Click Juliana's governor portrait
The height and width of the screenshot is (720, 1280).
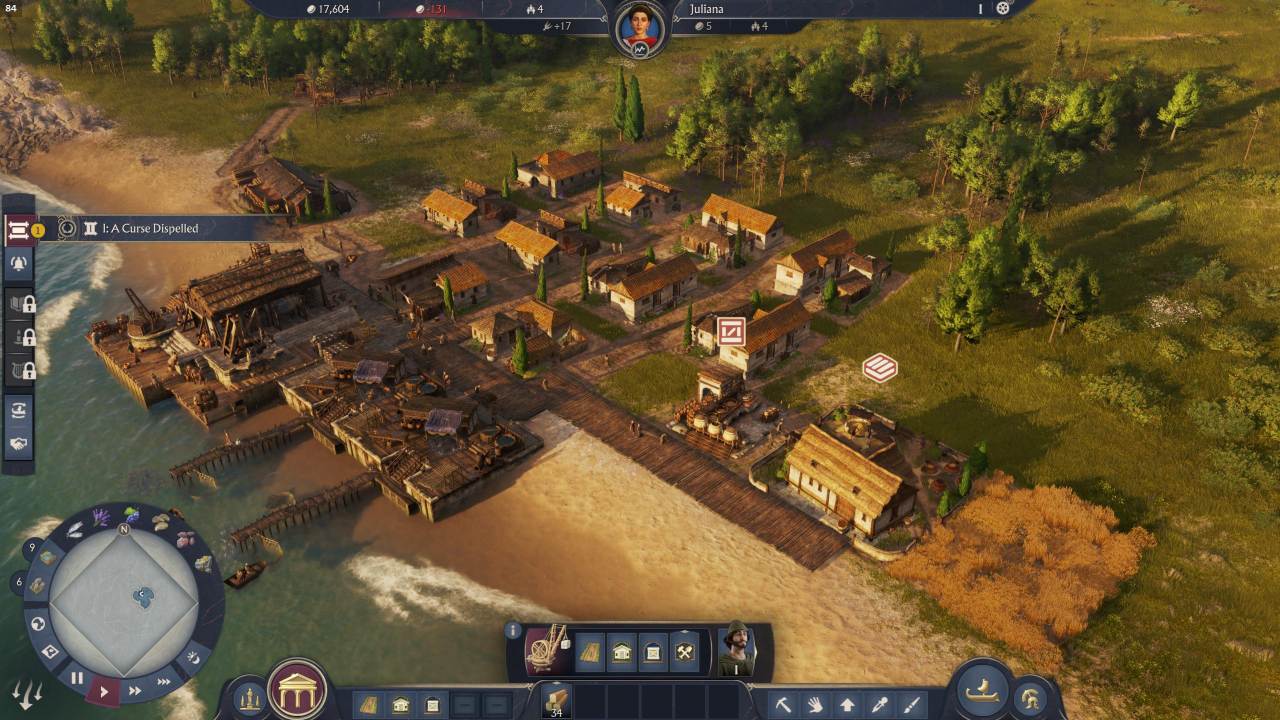coord(640,28)
